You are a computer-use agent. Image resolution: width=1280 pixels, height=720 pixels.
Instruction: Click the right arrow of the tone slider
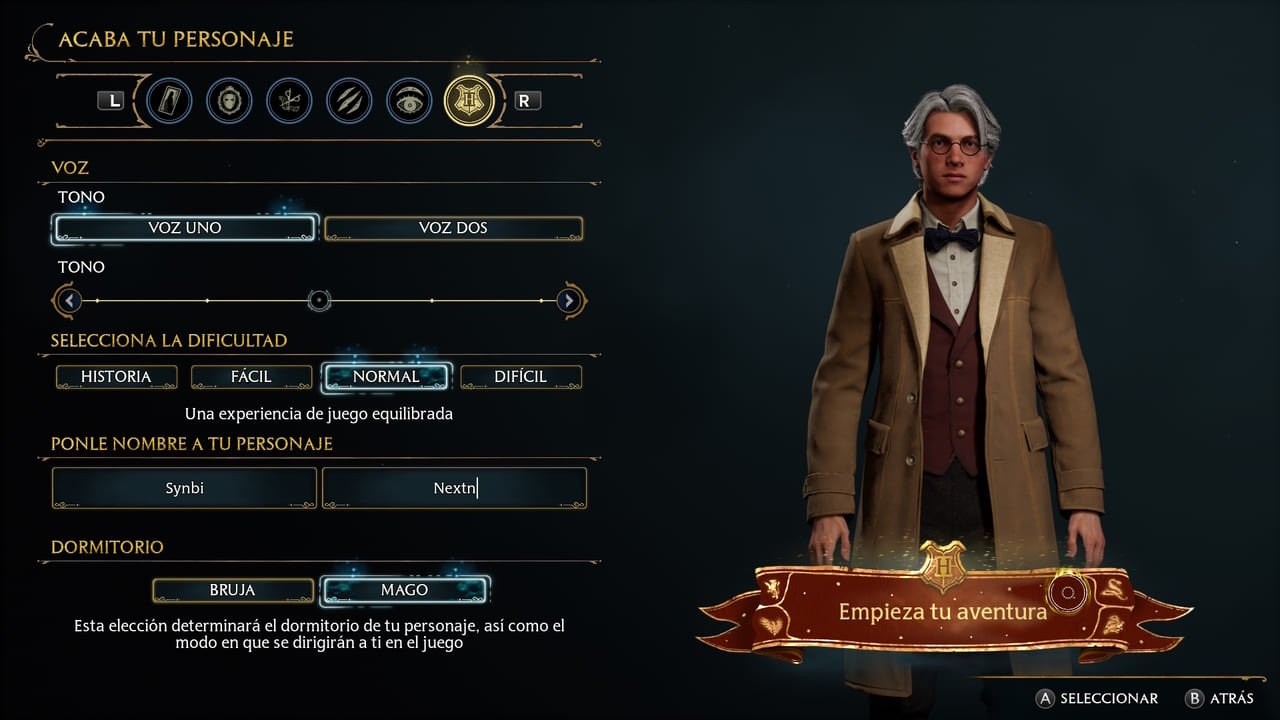pyautogui.click(x=569, y=300)
